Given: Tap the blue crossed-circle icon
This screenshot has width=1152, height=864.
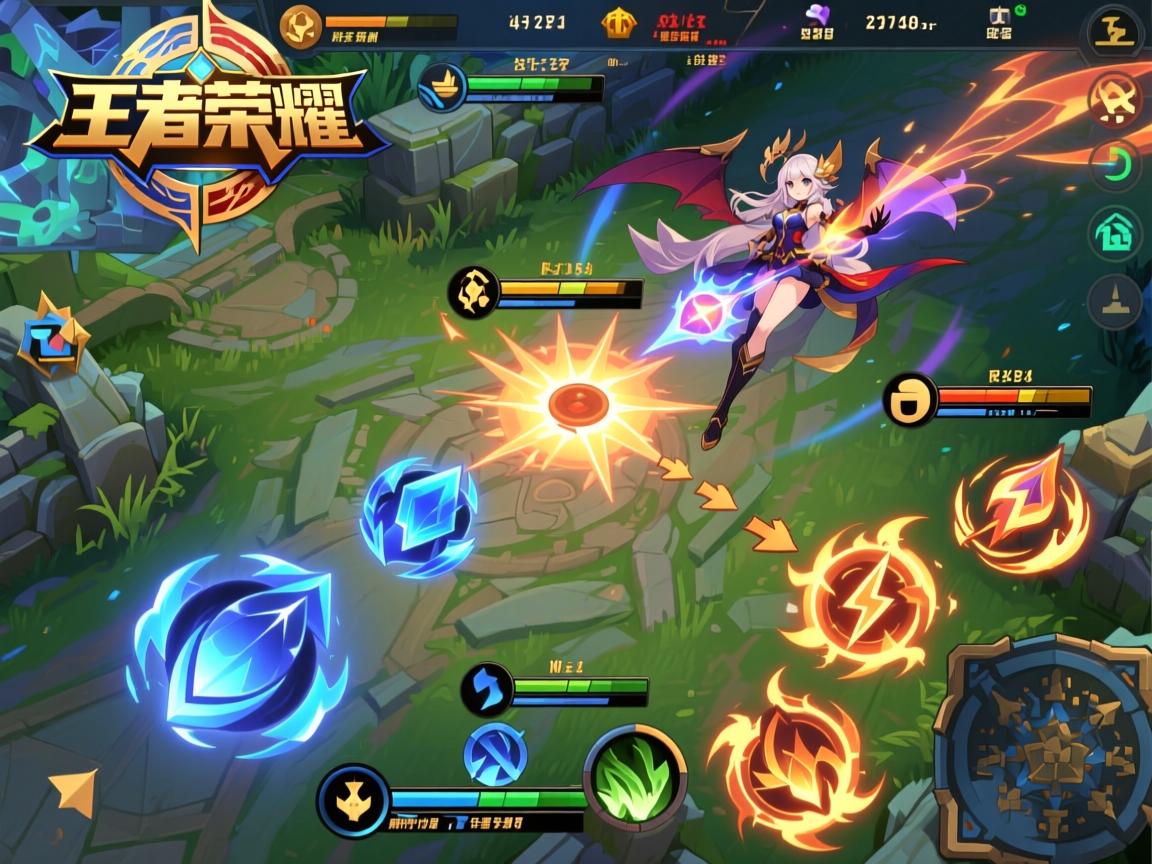Looking at the screenshot, I should coord(495,753).
